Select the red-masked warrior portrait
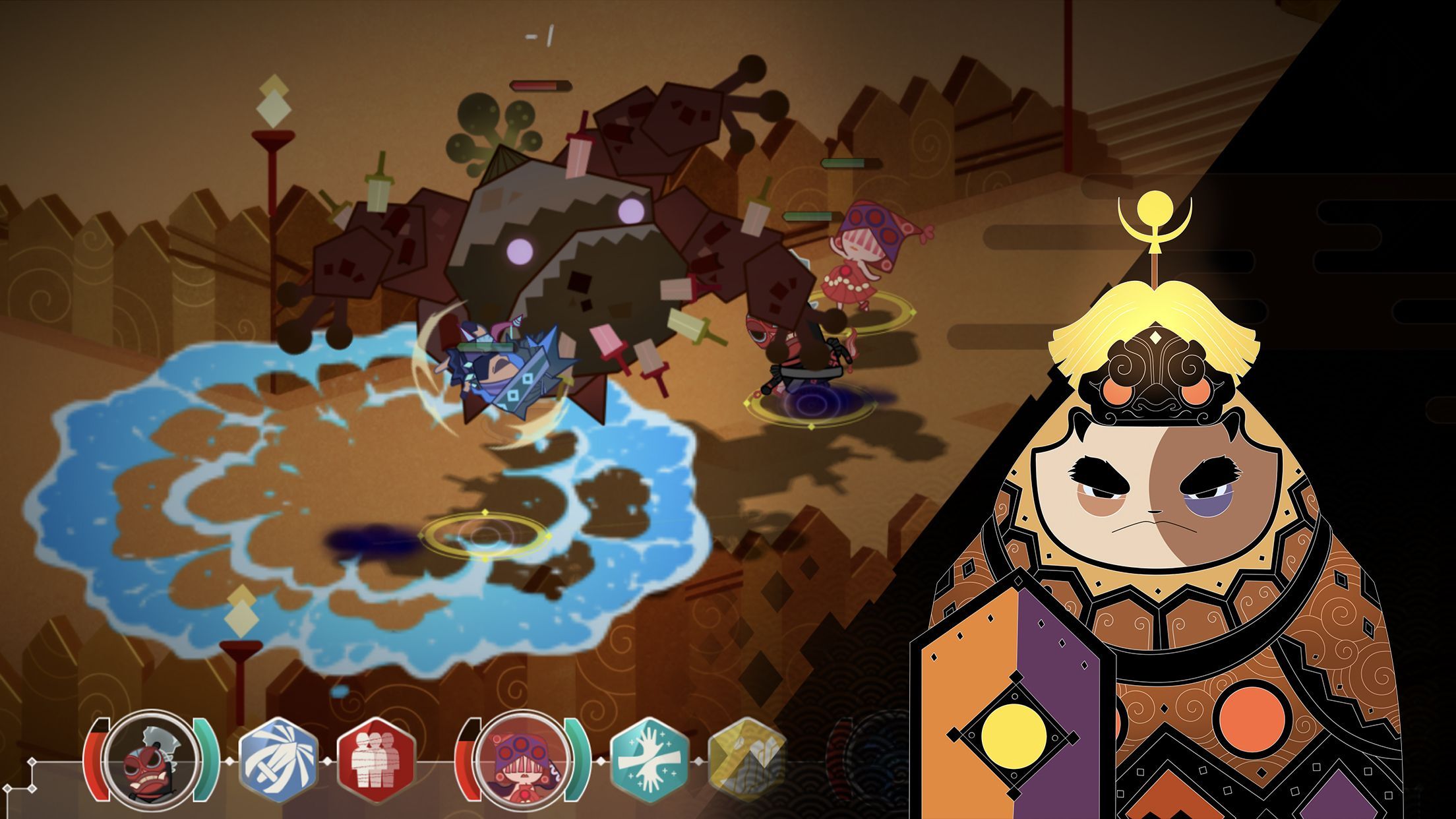This screenshot has height=819, width=1456. click(x=153, y=760)
